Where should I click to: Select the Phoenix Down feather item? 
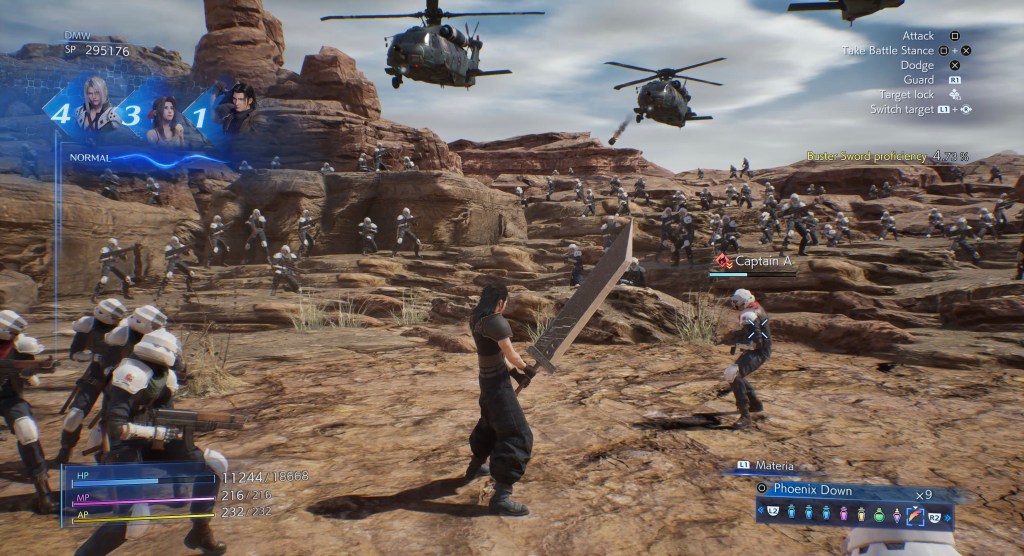click(x=913, y=516)
